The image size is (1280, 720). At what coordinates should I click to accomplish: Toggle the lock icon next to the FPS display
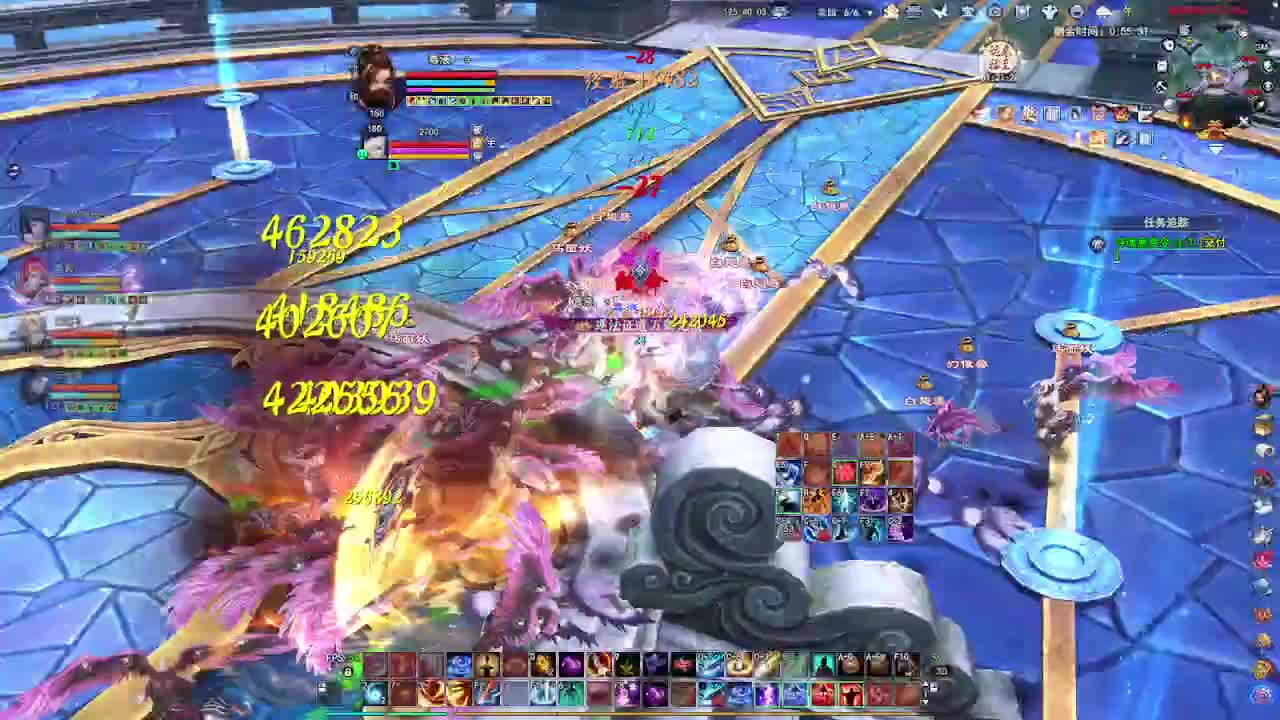pyautogui.click(x=348, y=671)
